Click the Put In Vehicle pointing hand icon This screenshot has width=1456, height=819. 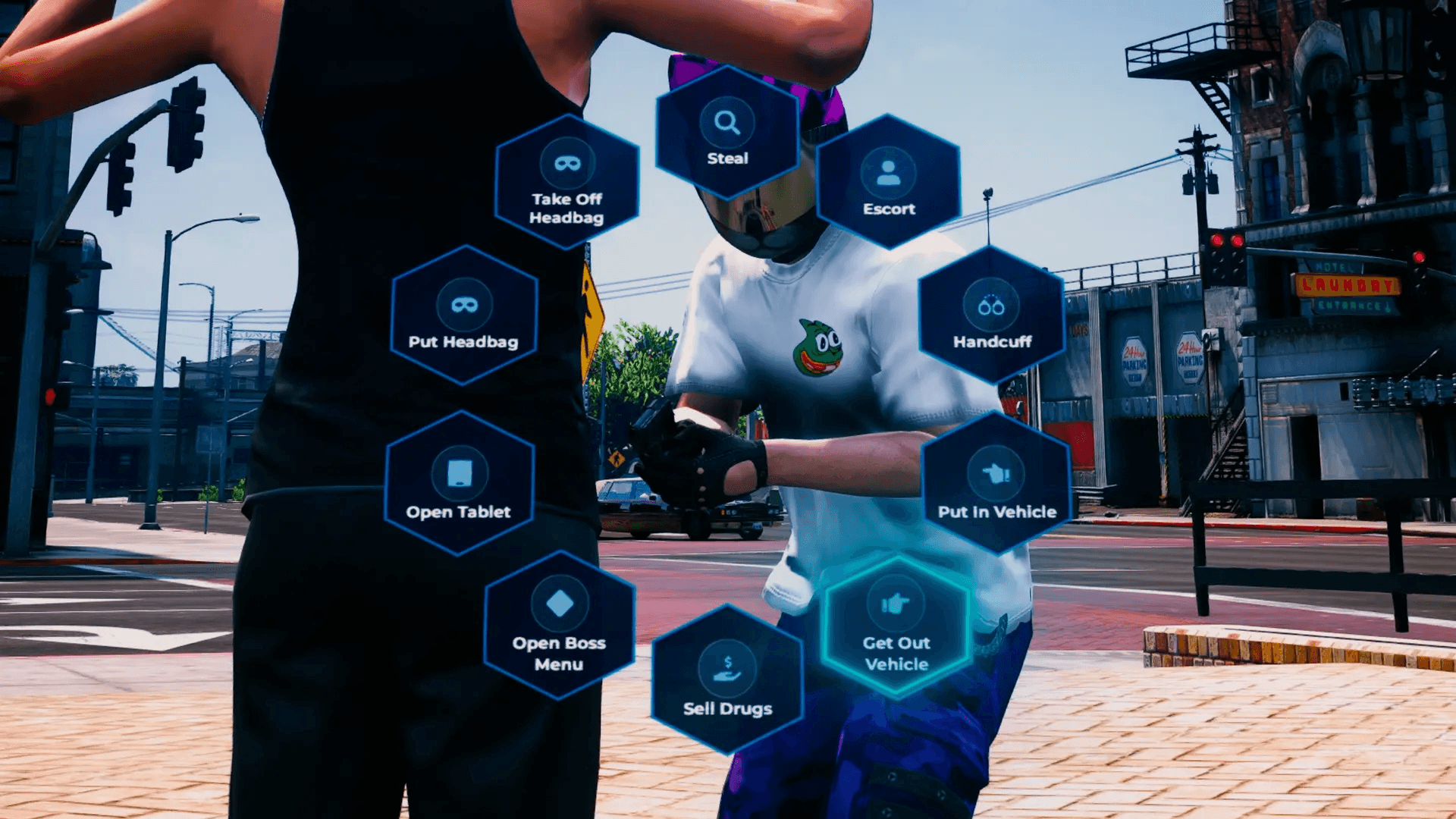point(993,475)
